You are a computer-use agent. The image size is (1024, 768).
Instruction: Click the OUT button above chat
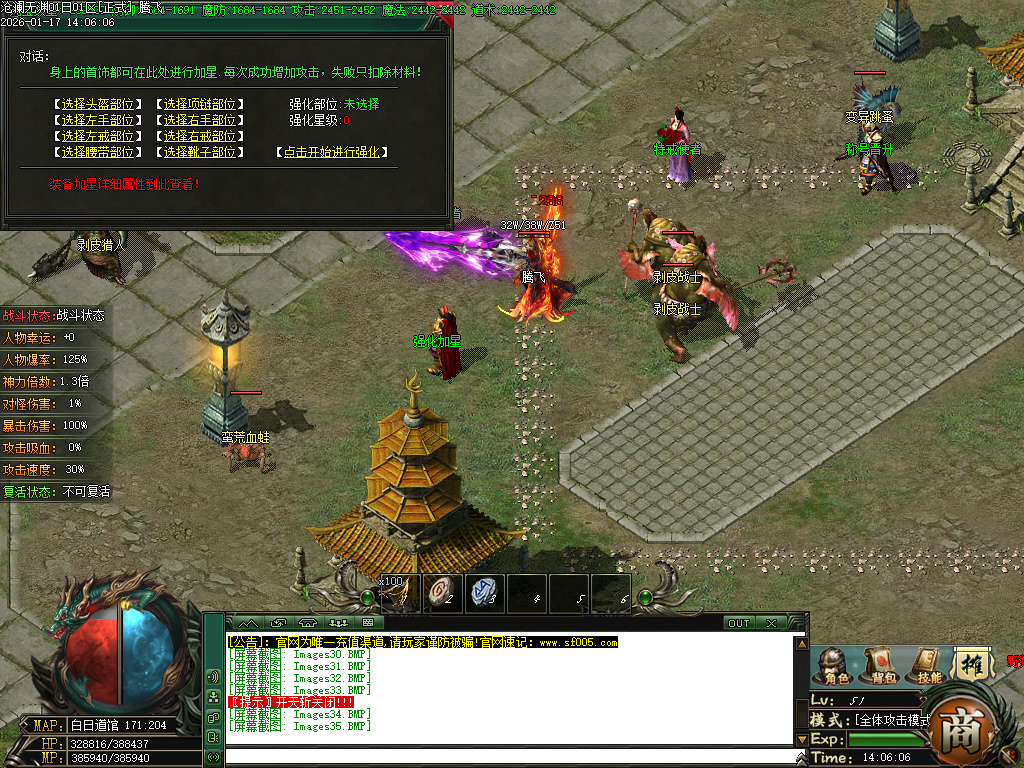(x=738, y=623)
